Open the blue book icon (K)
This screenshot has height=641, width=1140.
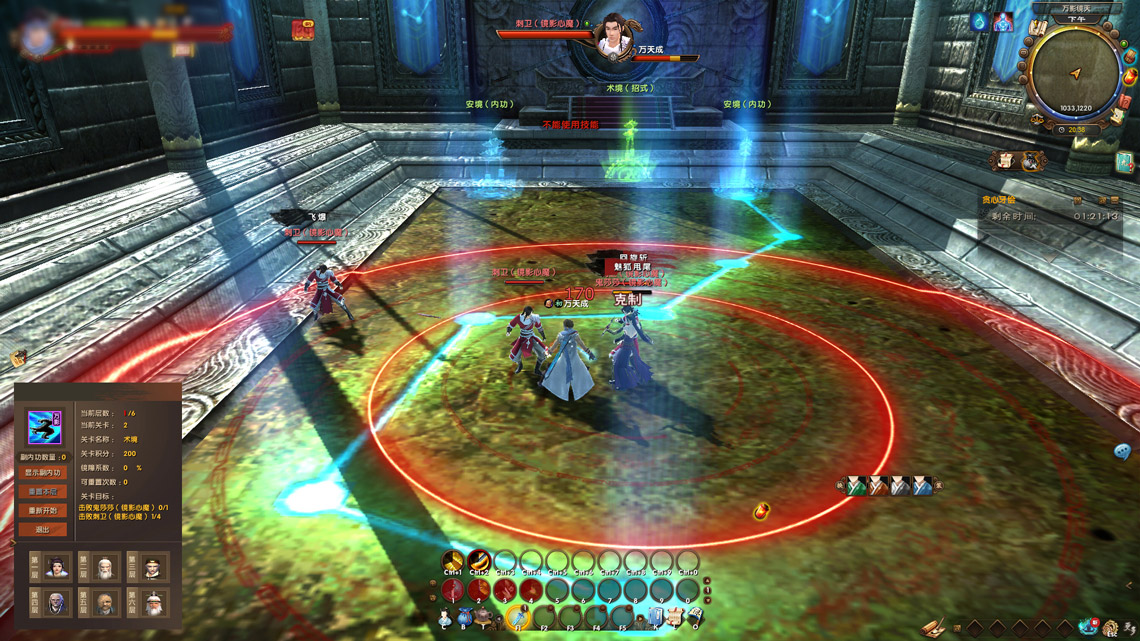[x=656, y=617]
